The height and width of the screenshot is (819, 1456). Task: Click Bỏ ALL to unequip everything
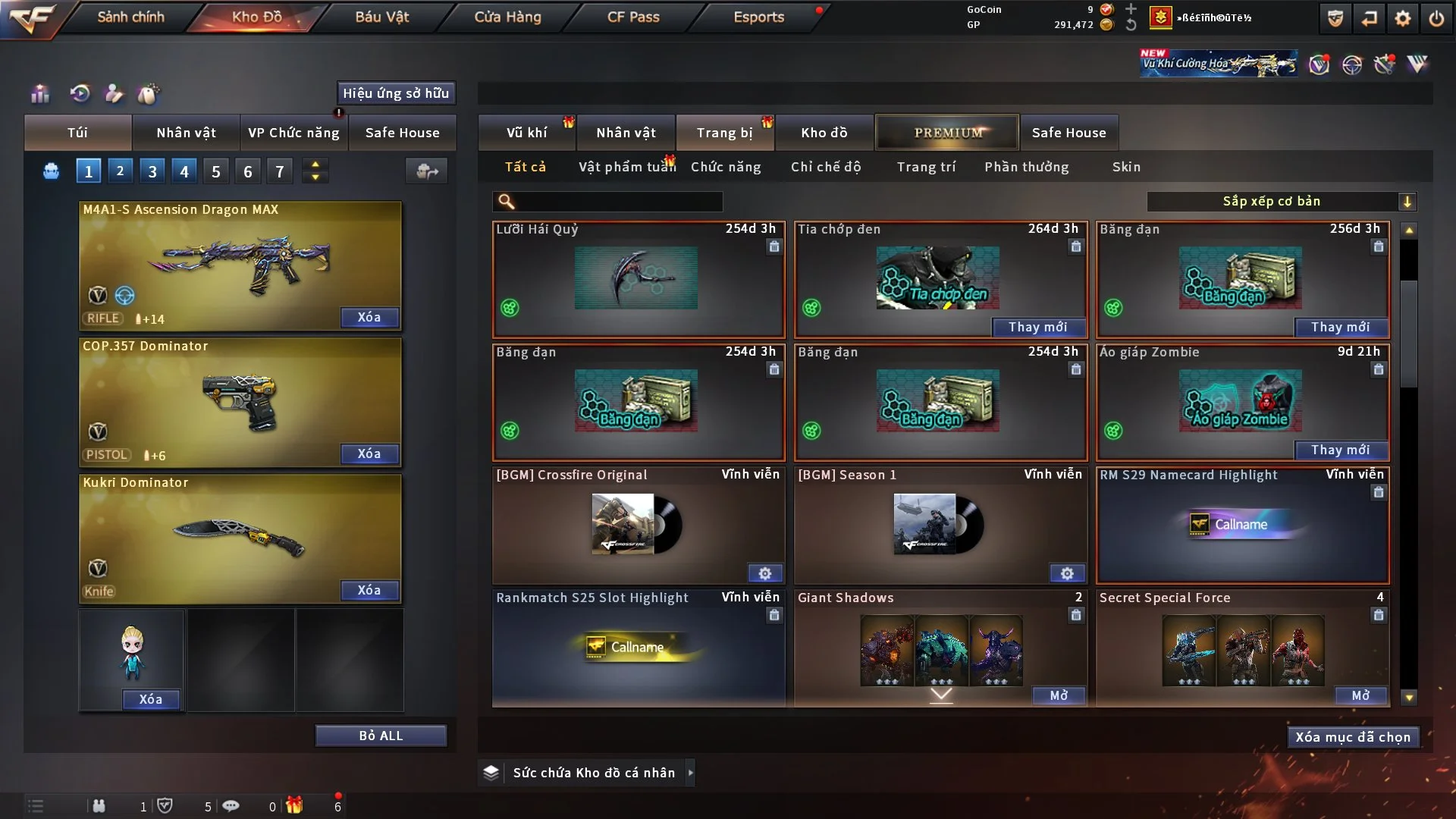381,736
